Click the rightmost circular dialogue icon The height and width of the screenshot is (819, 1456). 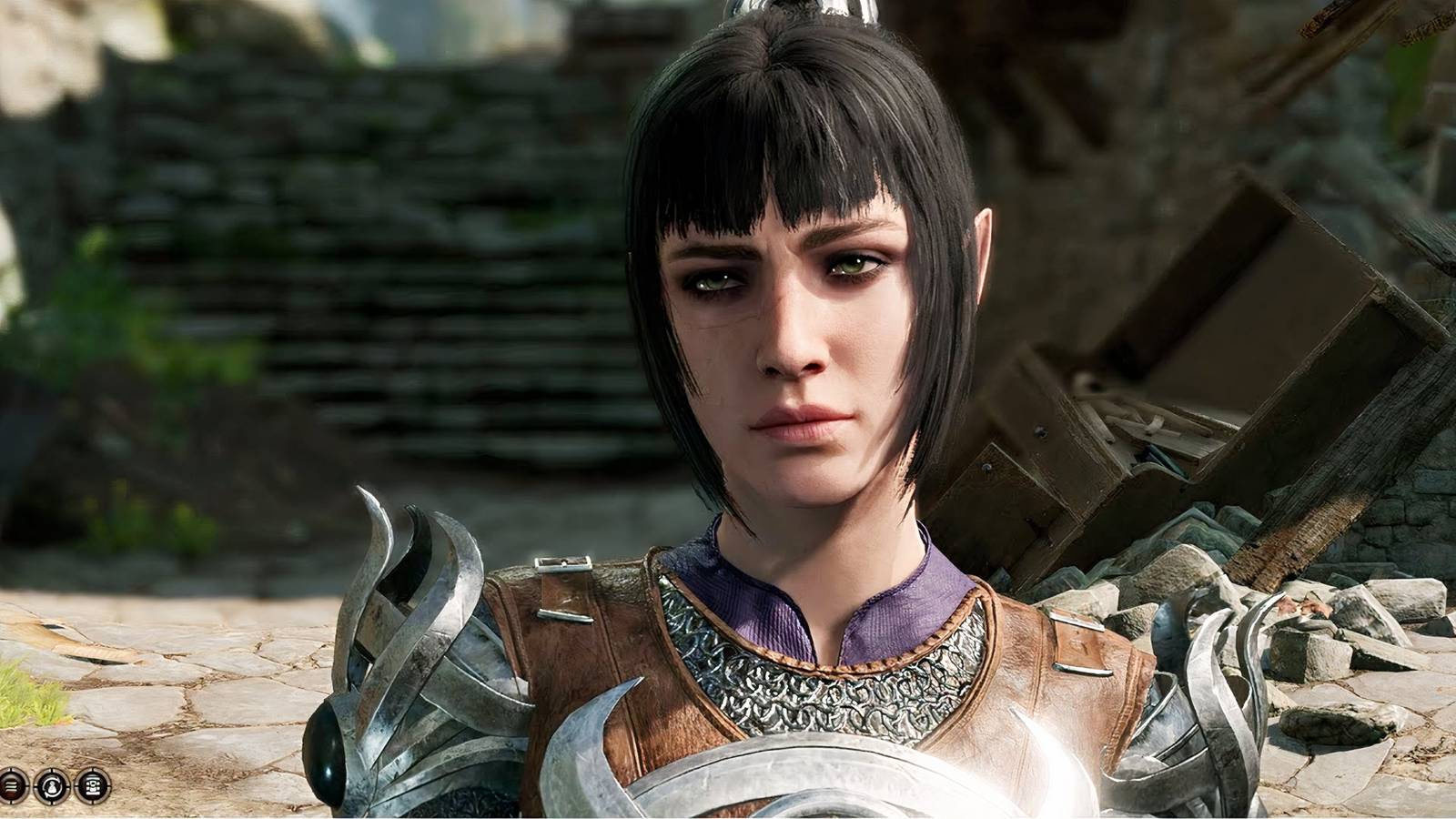tap(91, 786)
